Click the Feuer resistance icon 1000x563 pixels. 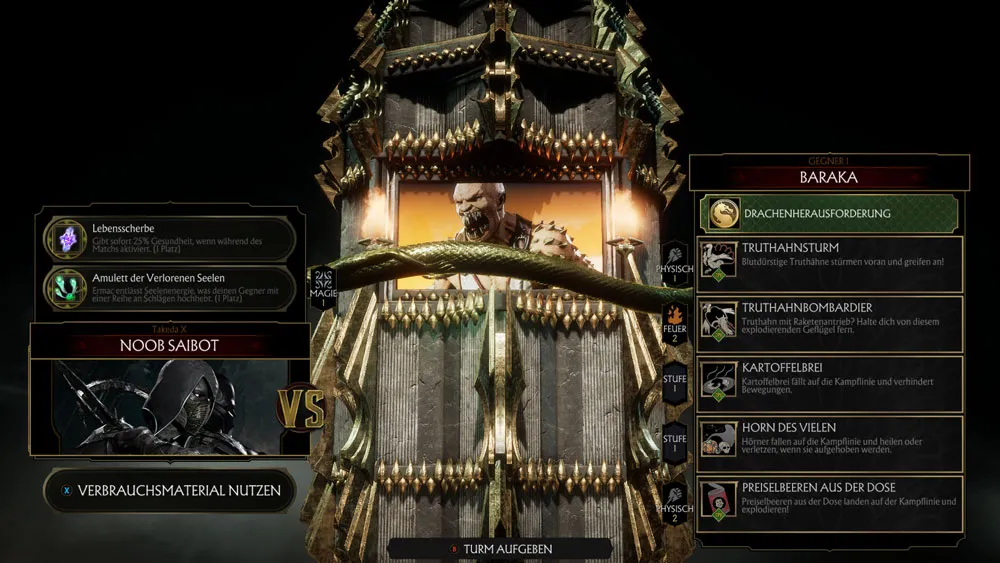click(x=675, y=322)
